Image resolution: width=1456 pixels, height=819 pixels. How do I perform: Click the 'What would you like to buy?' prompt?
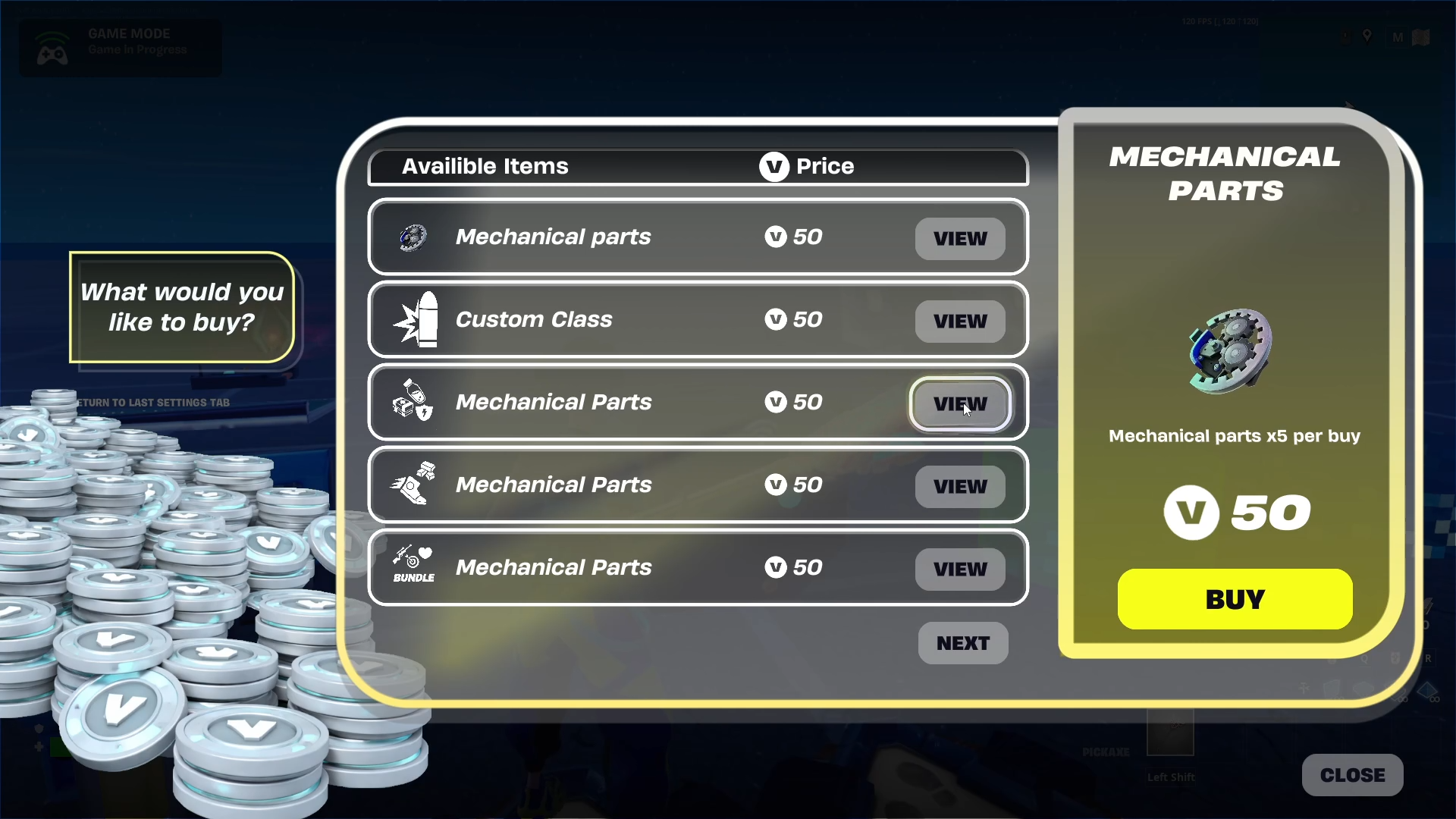click(181, 307)
